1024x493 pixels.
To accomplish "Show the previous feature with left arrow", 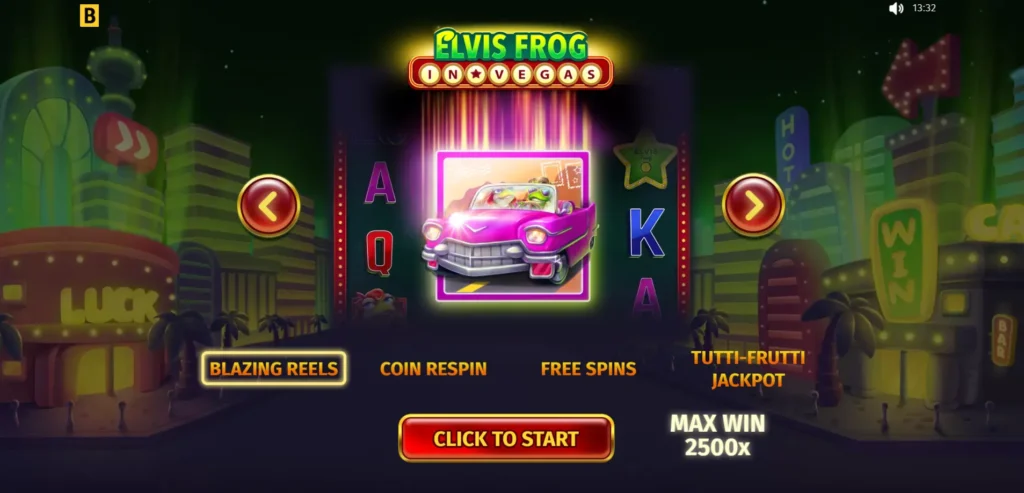I will click(269, 206).
